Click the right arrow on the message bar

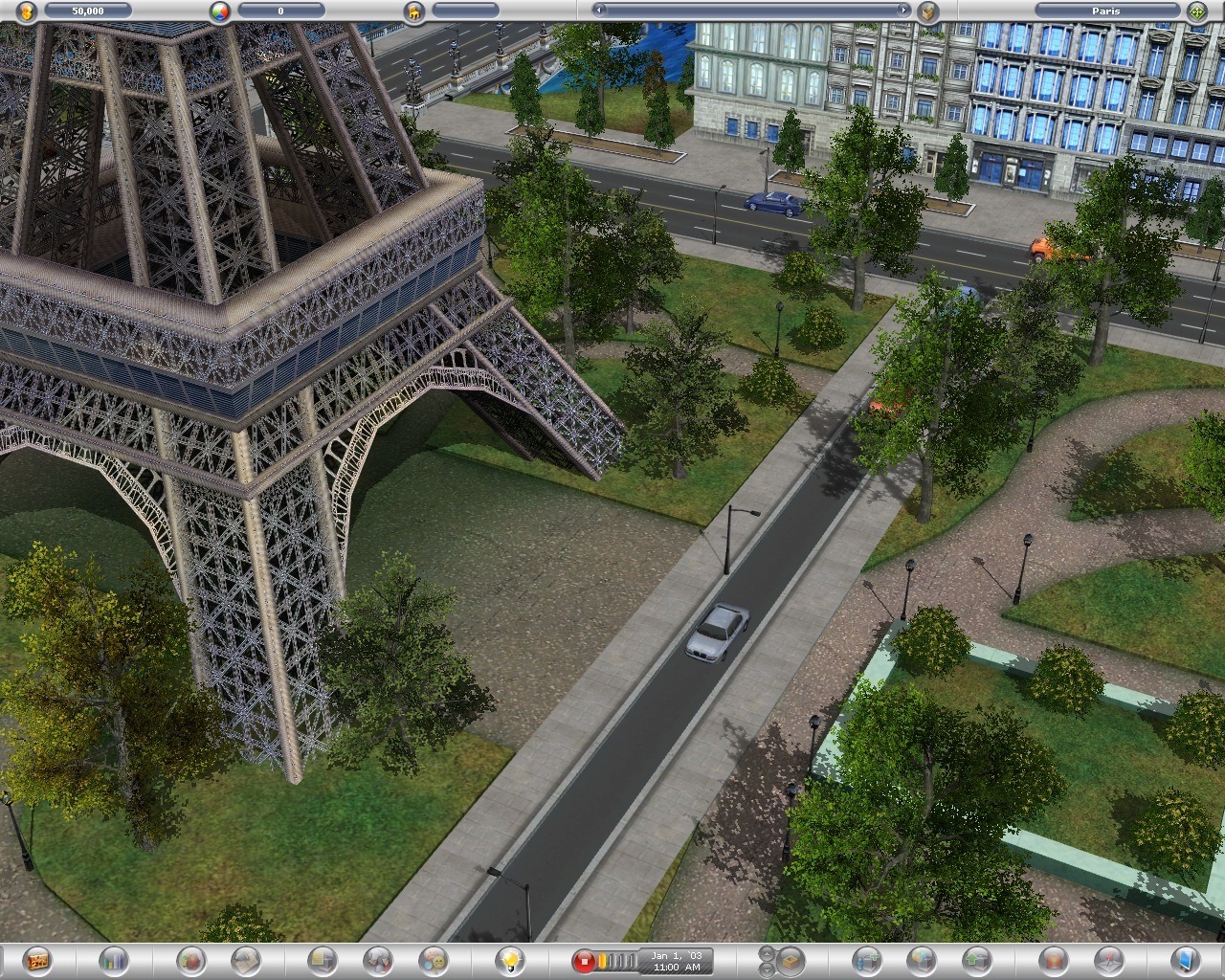(902, 11)
